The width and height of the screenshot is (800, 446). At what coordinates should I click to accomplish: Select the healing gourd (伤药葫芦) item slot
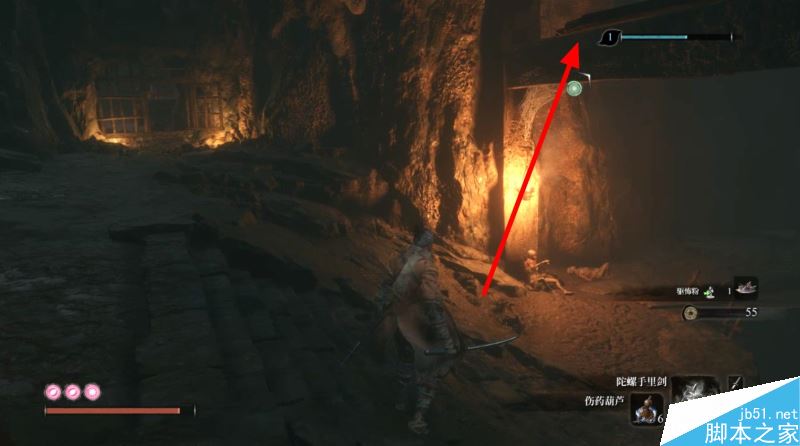point(648,409)
